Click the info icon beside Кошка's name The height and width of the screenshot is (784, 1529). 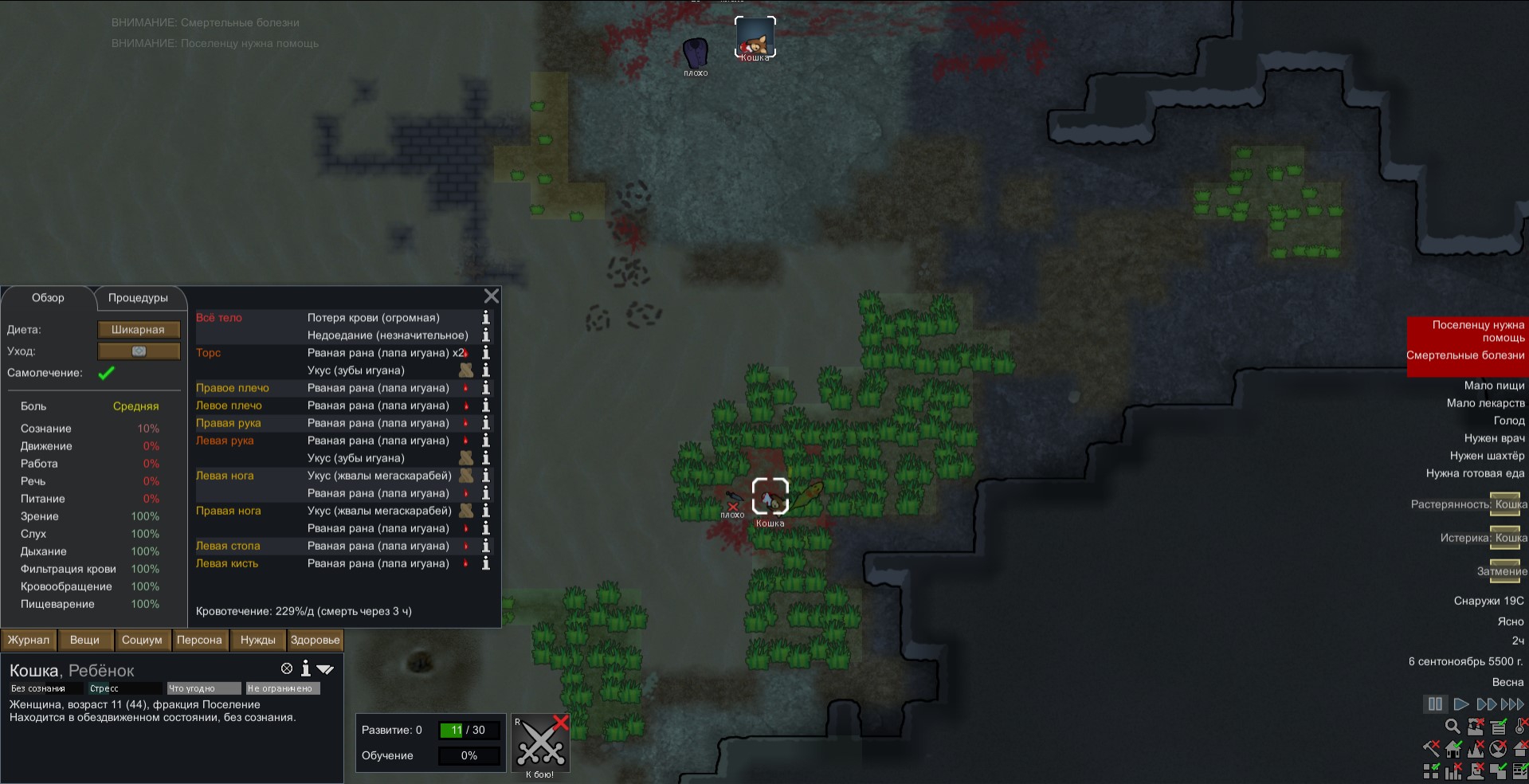pyautogui.click(x=305, y=669)
